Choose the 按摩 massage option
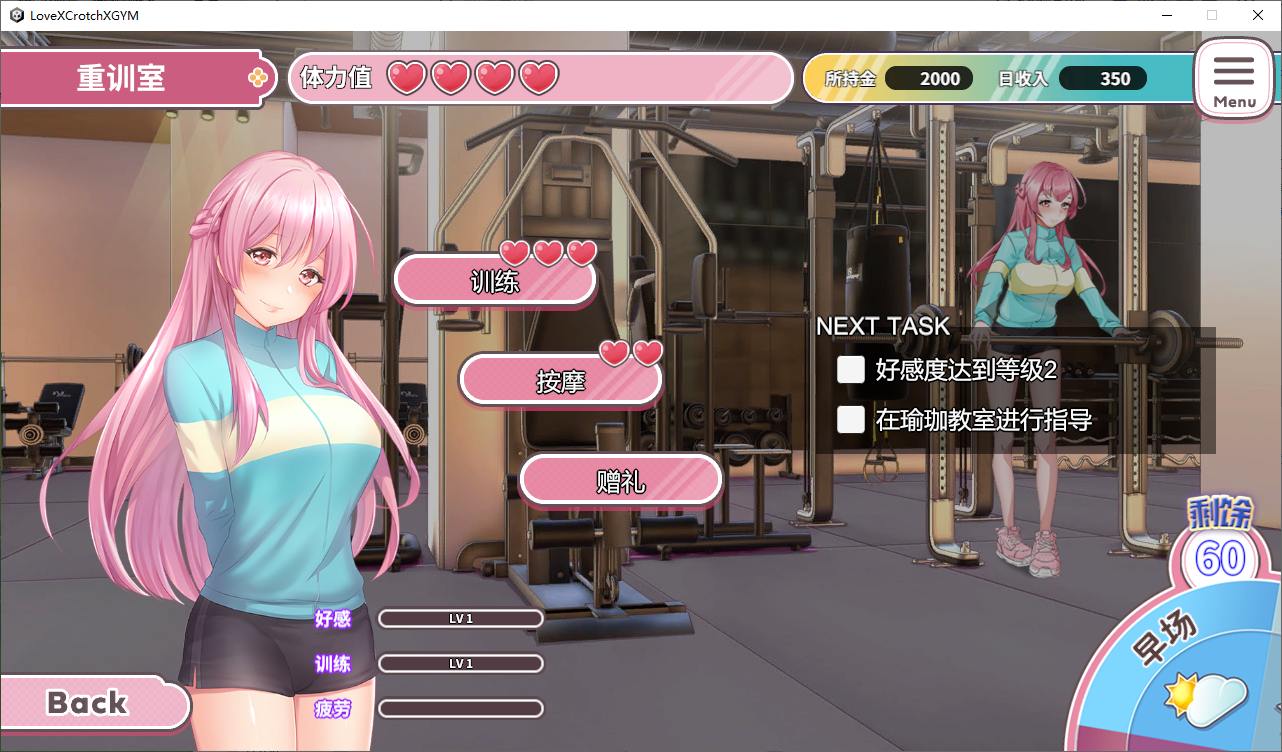 pos(561,381)
